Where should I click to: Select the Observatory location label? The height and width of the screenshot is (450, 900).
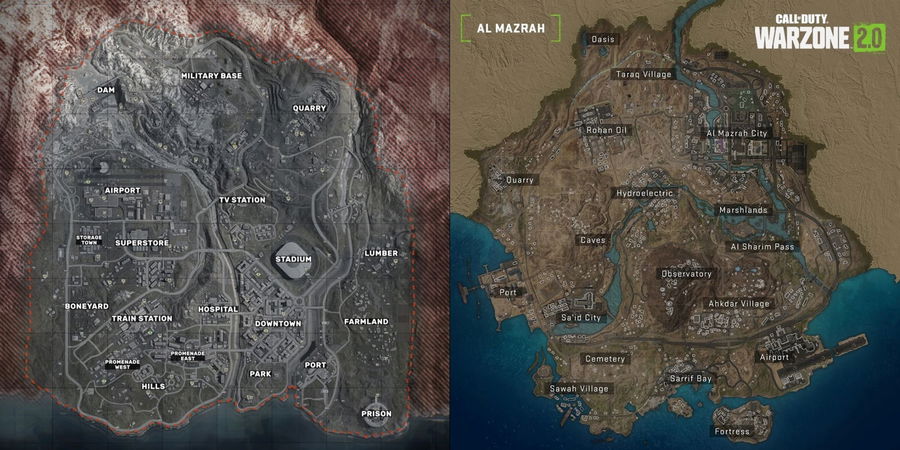click(686, 274)
